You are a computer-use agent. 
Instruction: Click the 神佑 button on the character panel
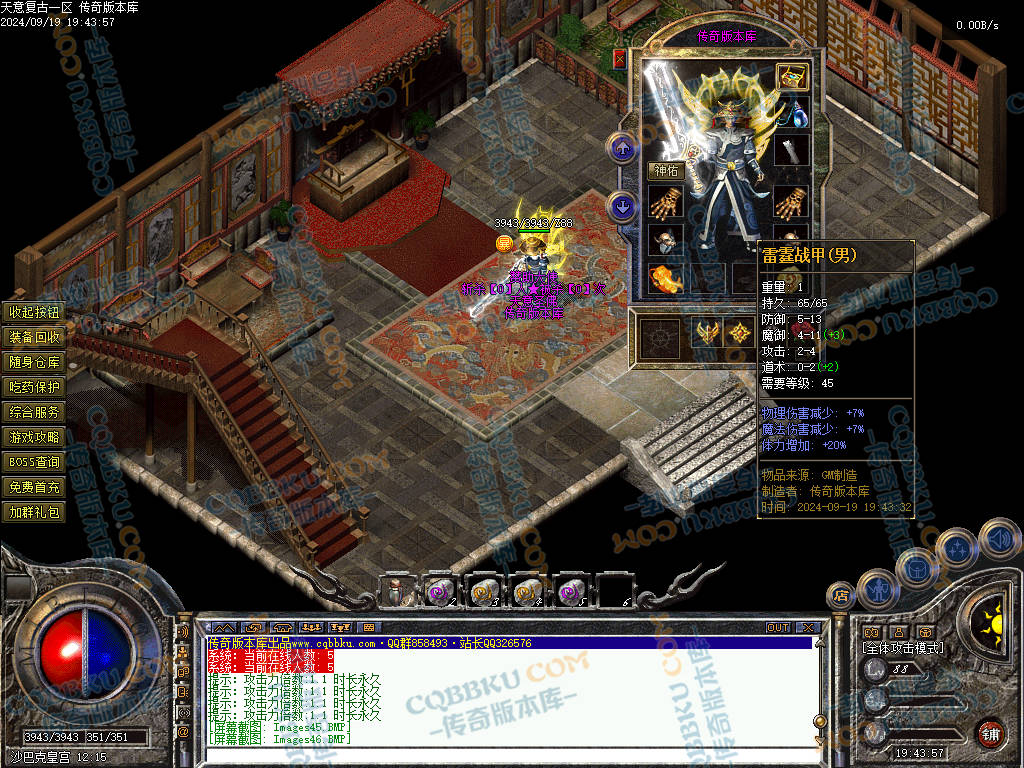click(665, 170)
